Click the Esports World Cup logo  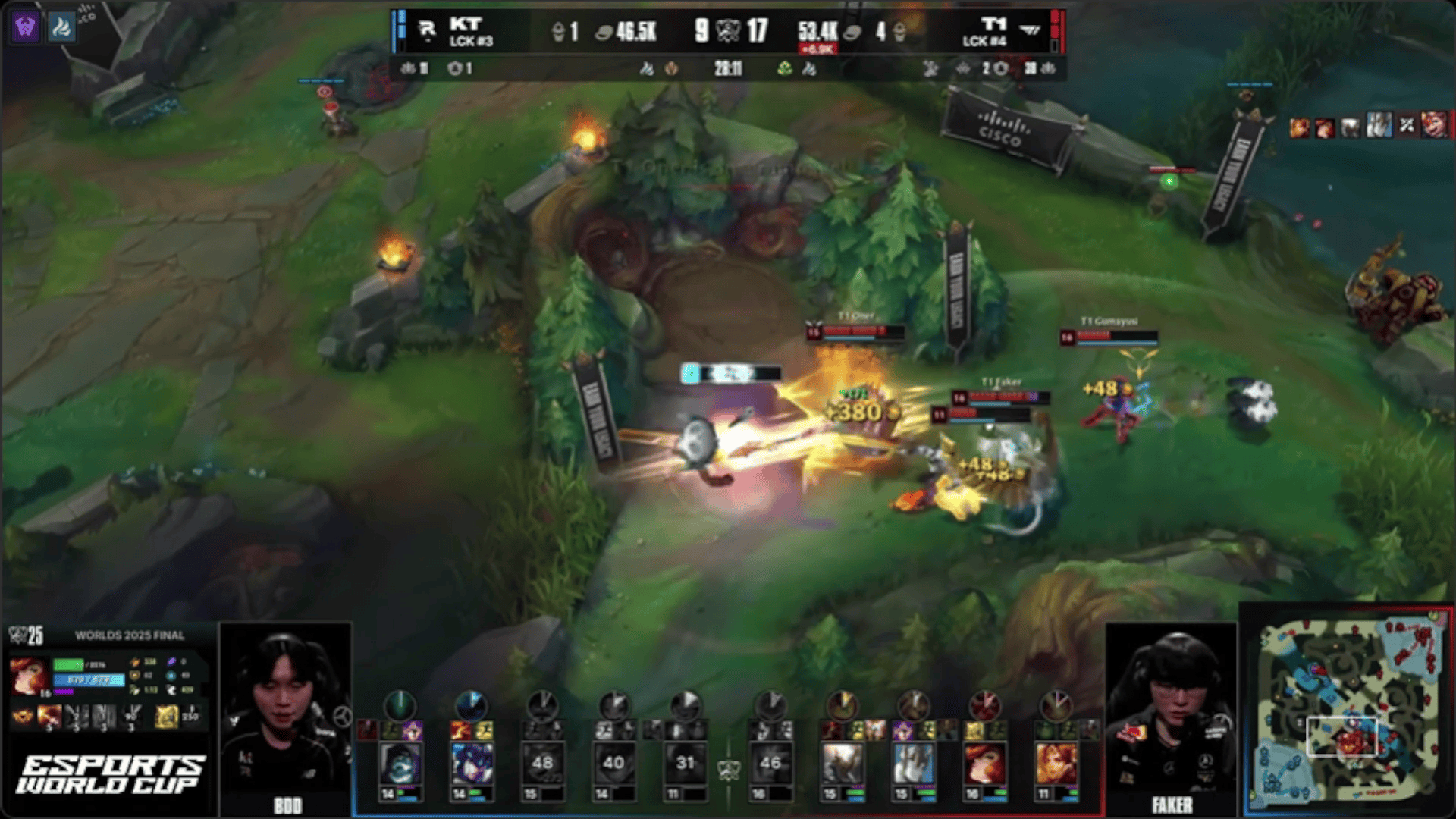pyautogui.click(x=110, y=774)
